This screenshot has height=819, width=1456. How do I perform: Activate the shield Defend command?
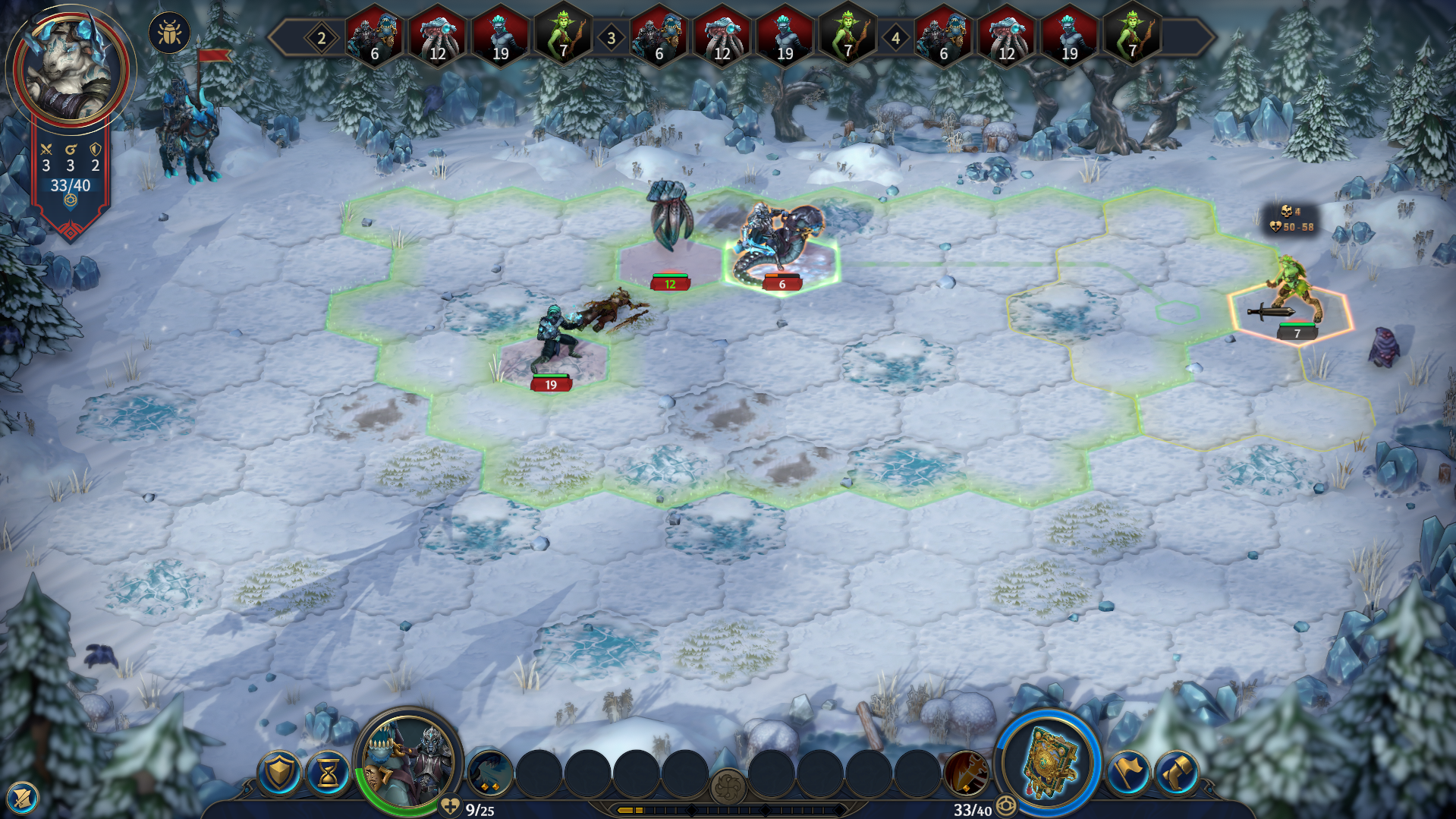(x=279, y=773)
